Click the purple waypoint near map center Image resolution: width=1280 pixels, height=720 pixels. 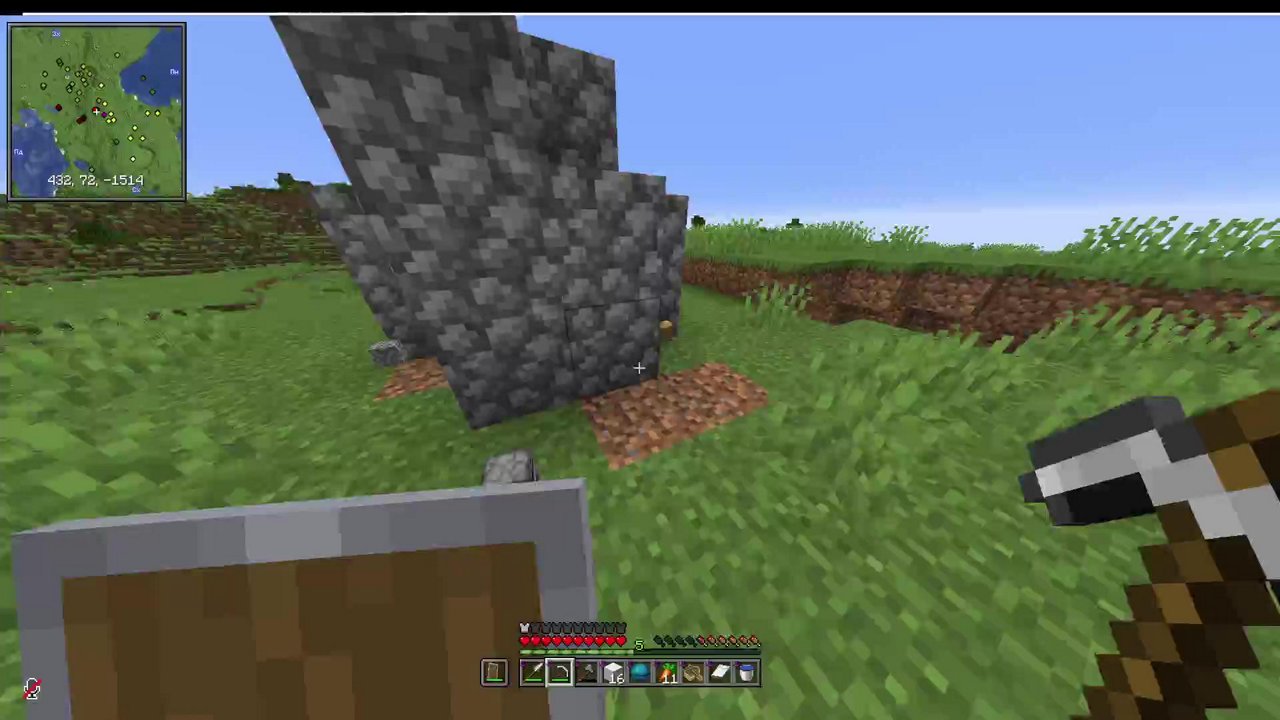(104, 114)
